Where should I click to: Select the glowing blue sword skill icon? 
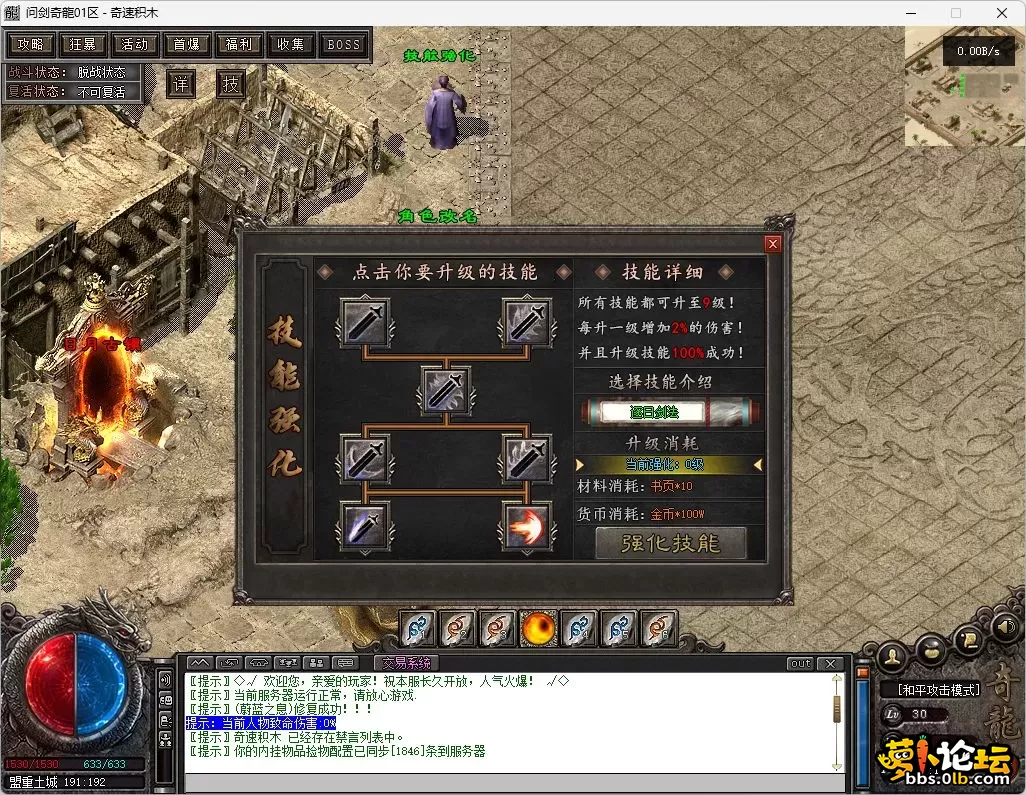[364, 526]
